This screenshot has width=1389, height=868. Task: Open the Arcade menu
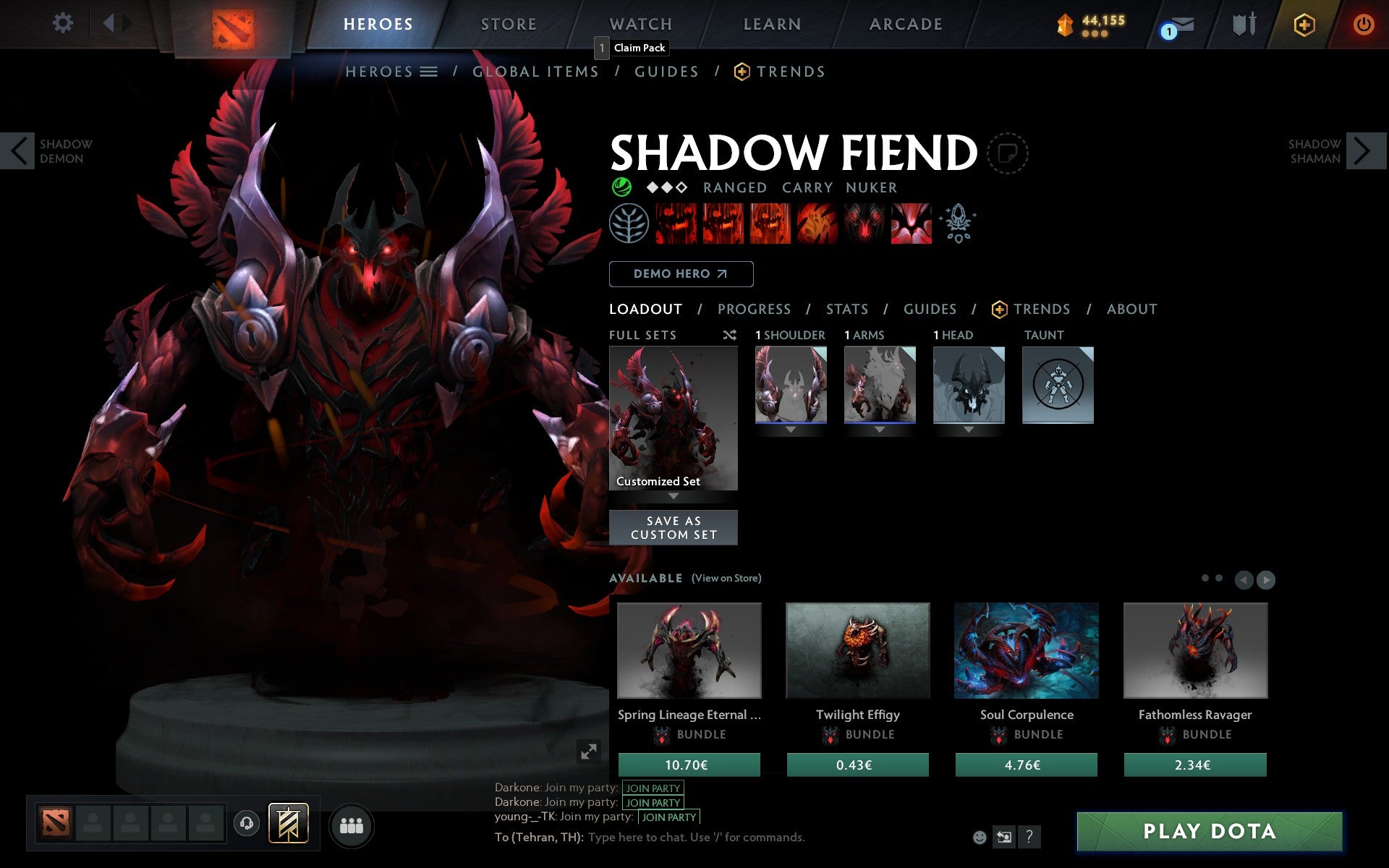(x=906, y=24)
